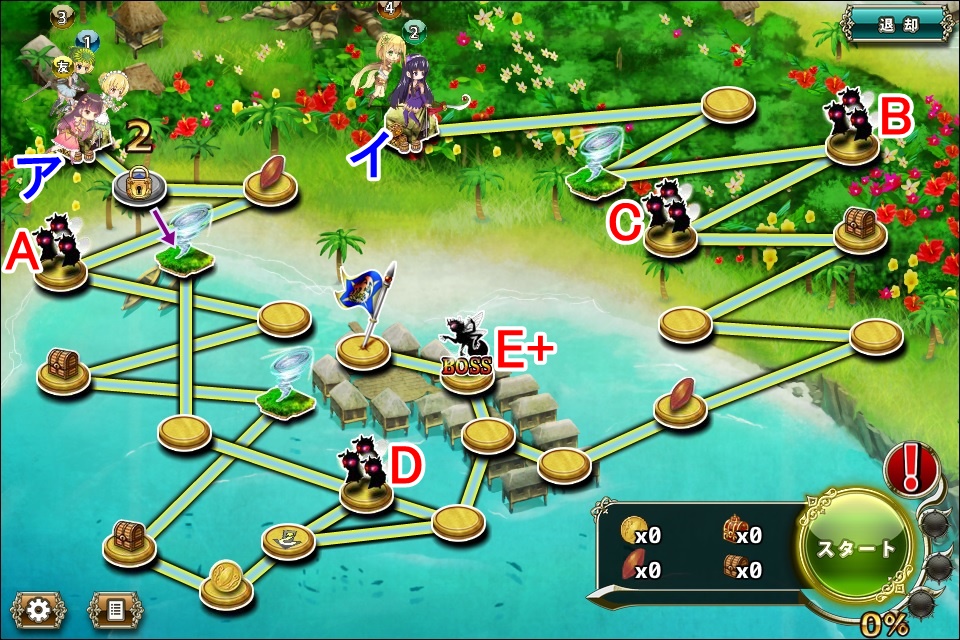Select the red exclamation mark icon
Image resolution: width=960 pixels, height=640 pixels.
(x=909, y=469)
